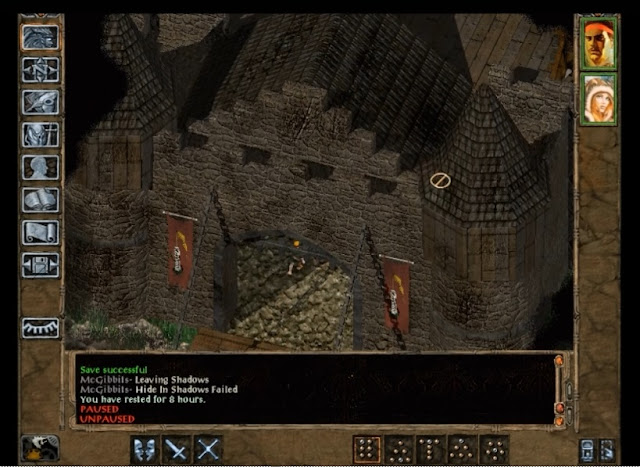Select the hooded female character portrait
This screenshot has height=467, width=640.
pos(598,100)
